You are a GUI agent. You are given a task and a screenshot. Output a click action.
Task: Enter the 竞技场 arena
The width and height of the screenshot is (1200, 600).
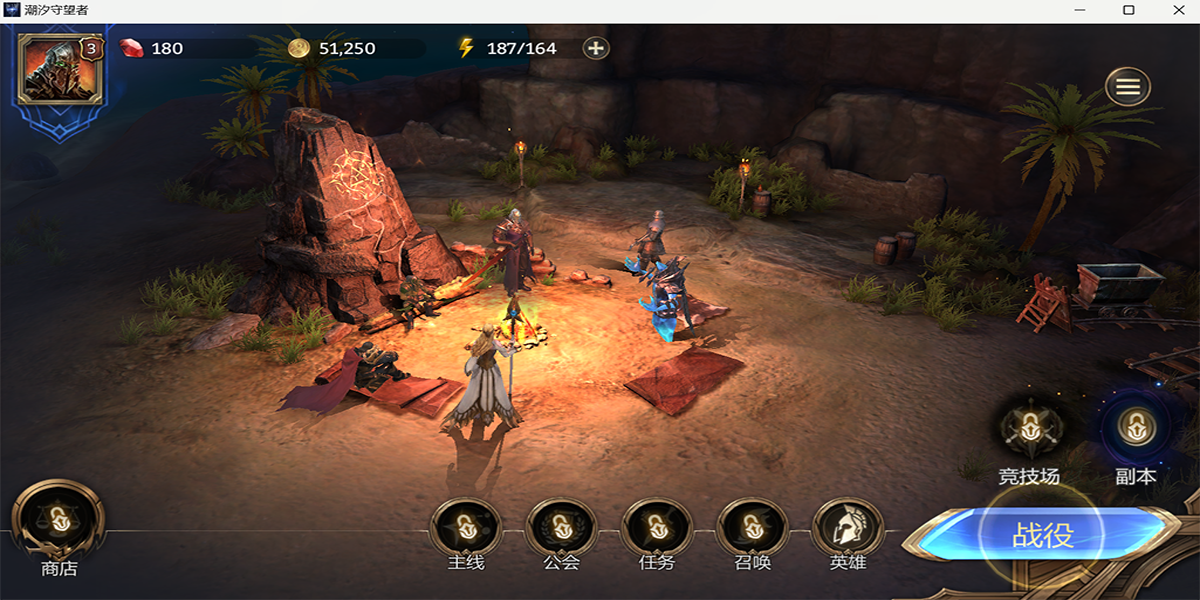(1029, 431)
